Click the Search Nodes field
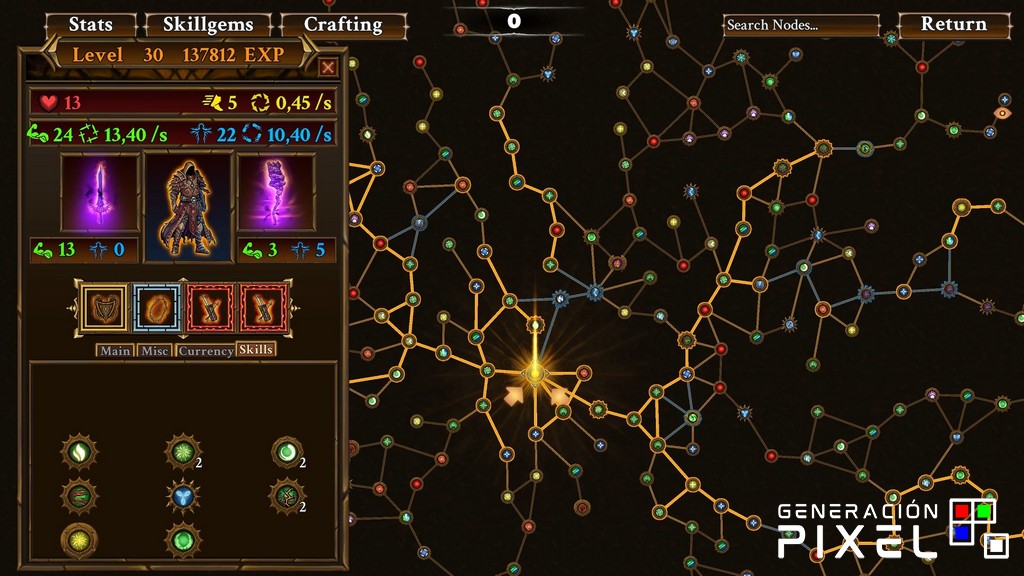Viewport: 1024px width, 576px height. (801, 25)
